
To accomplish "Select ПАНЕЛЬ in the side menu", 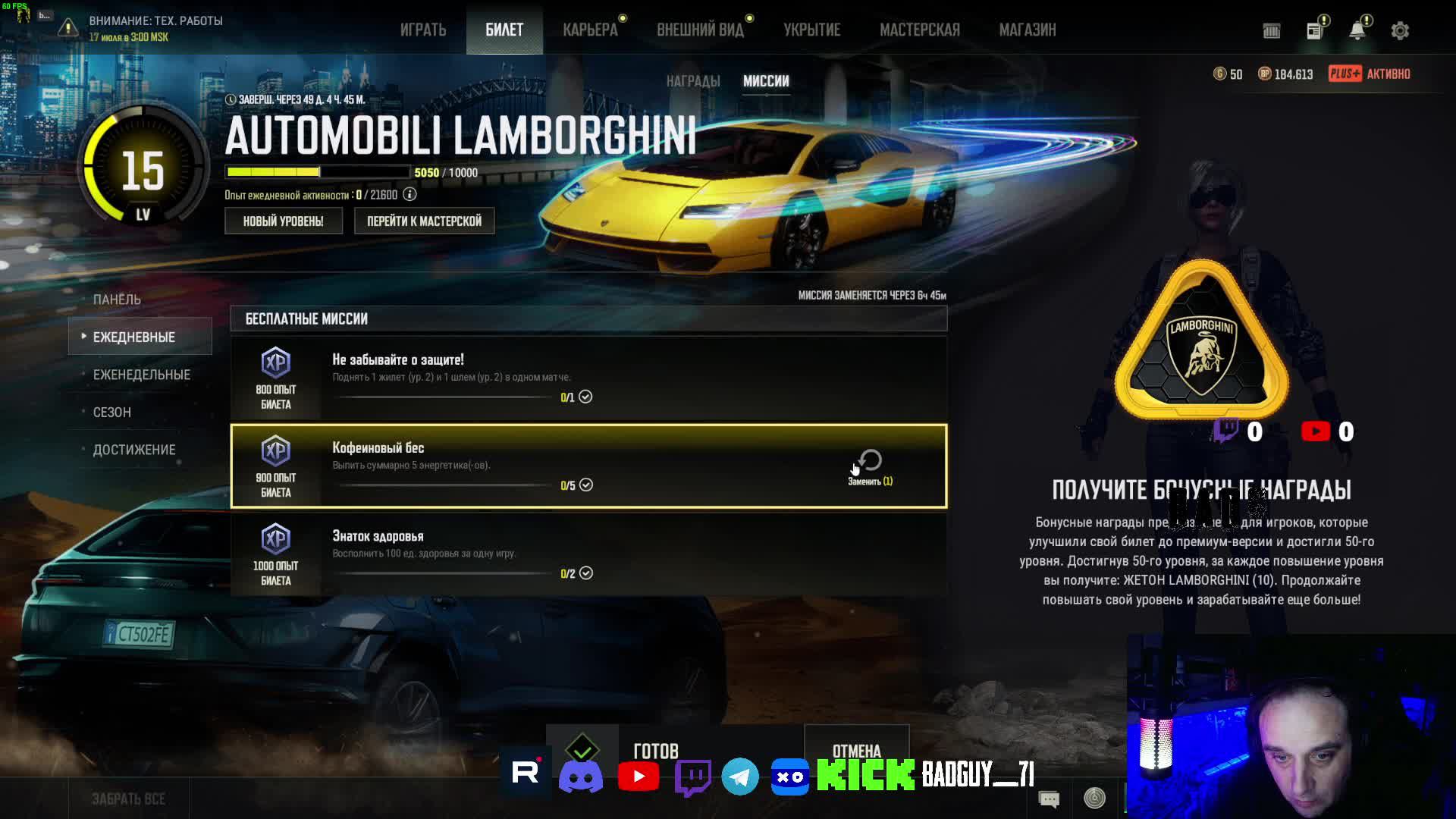I will tap(117, 300).
